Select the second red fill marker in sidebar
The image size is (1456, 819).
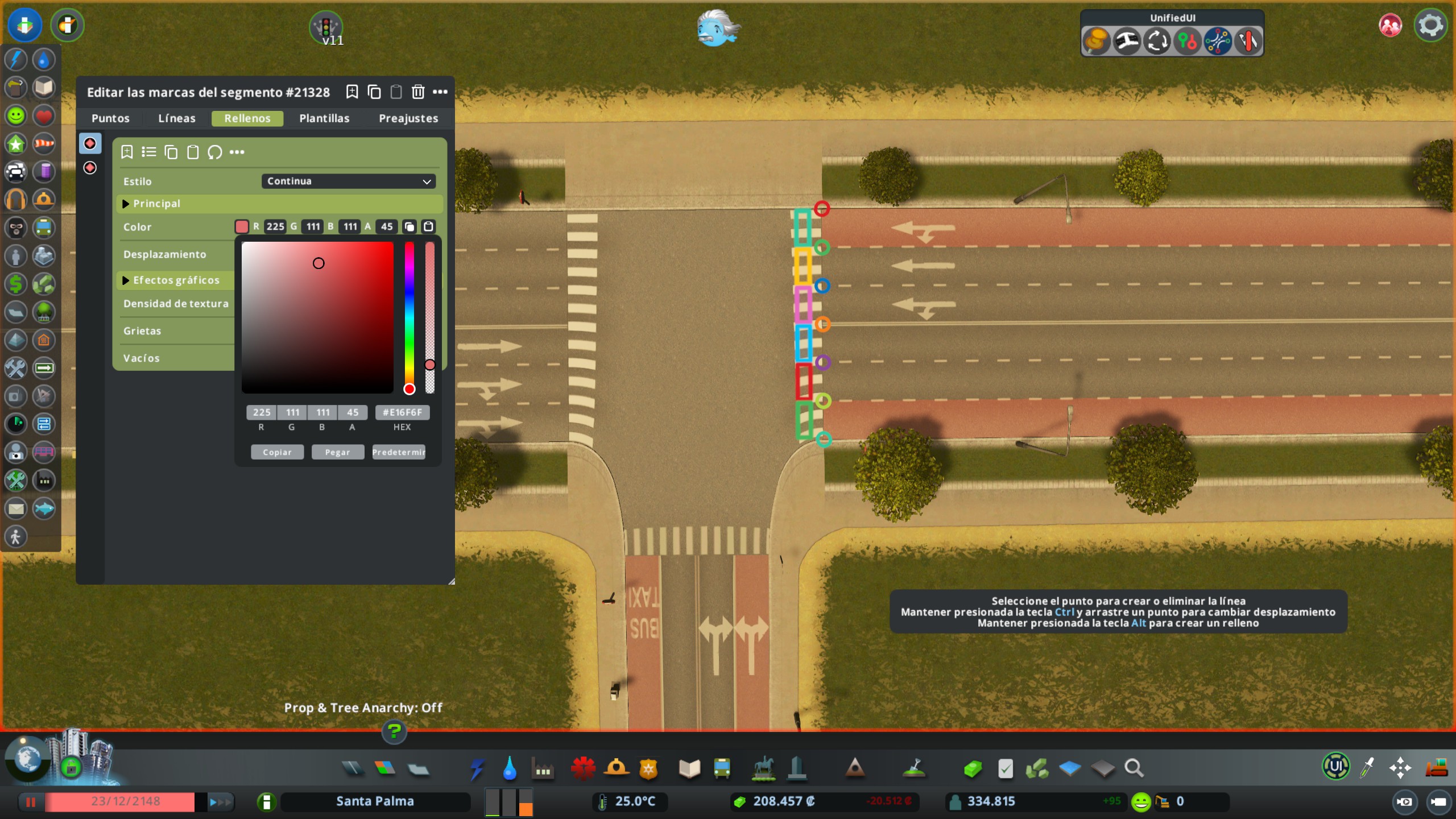(91, 167)
